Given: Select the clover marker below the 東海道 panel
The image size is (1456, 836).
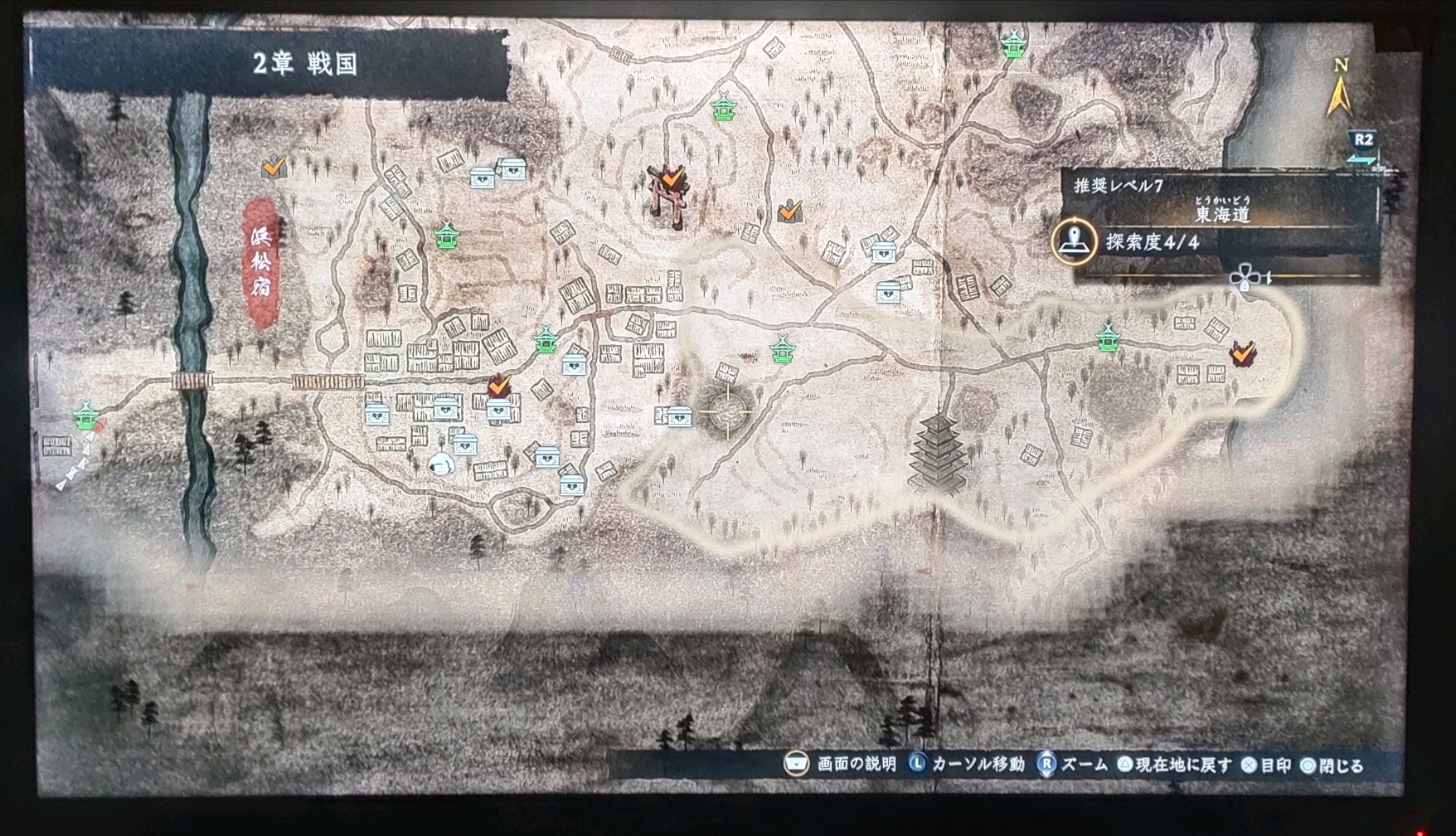Looking at the screenshot, I should 1243,279.
